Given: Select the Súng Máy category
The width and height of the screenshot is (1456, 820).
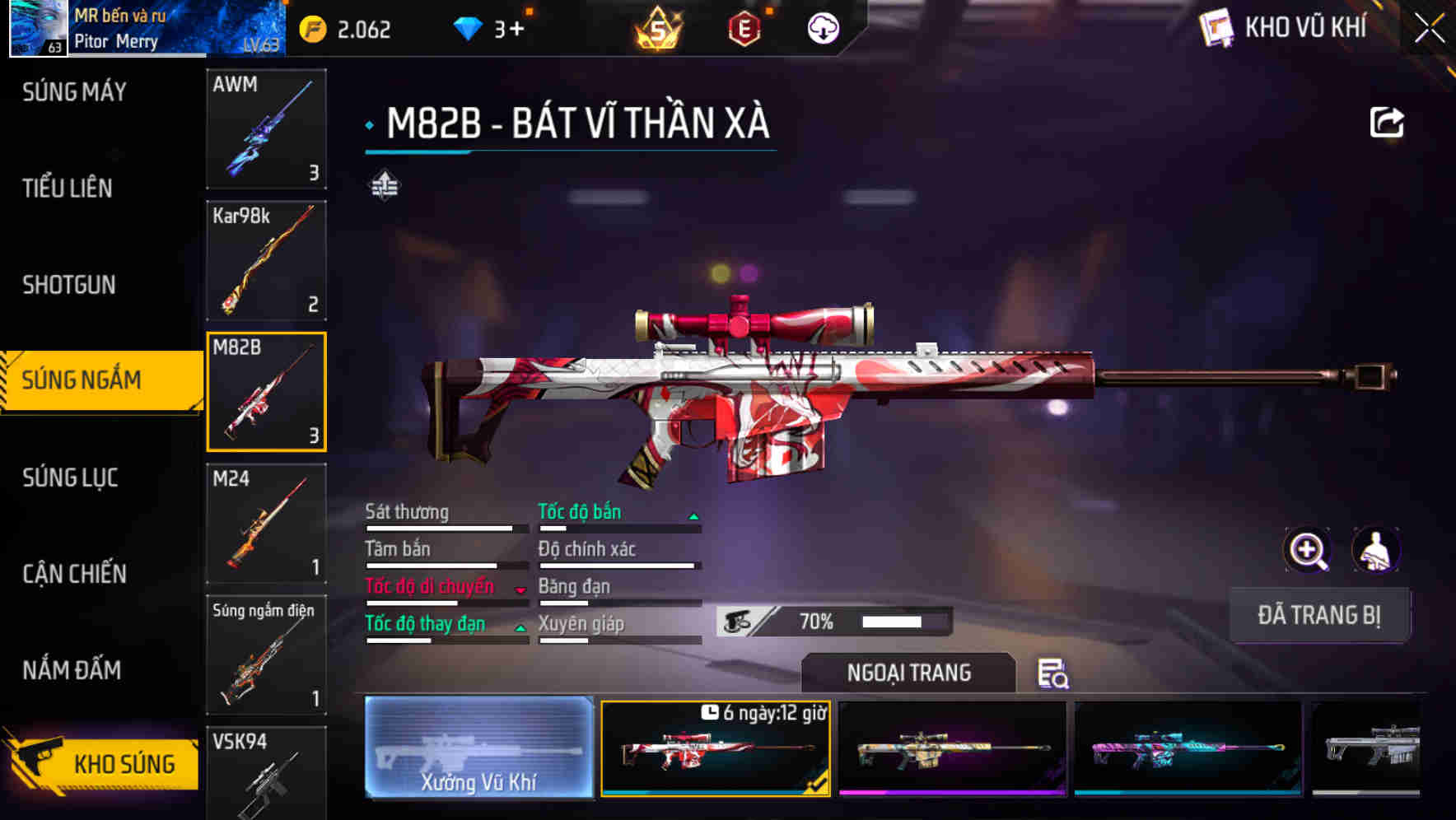Looking at the screenshot, I should click(x=74, y=92).
